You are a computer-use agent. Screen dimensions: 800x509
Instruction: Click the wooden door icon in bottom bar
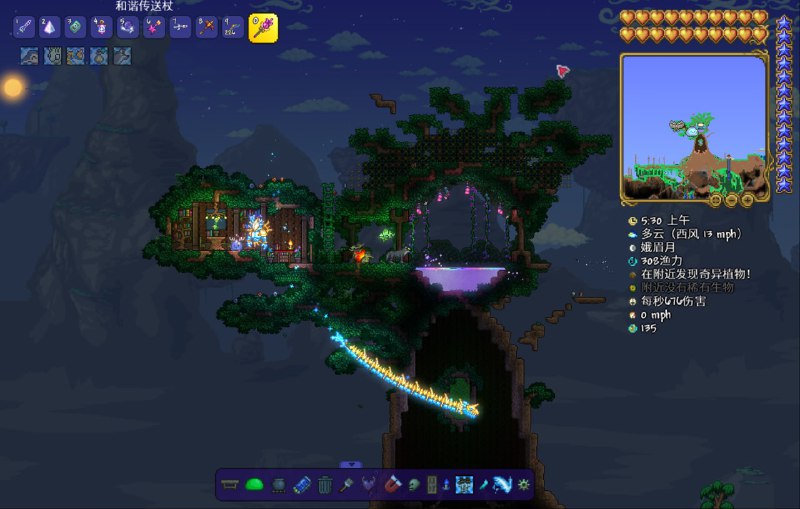tap(432, 485)
